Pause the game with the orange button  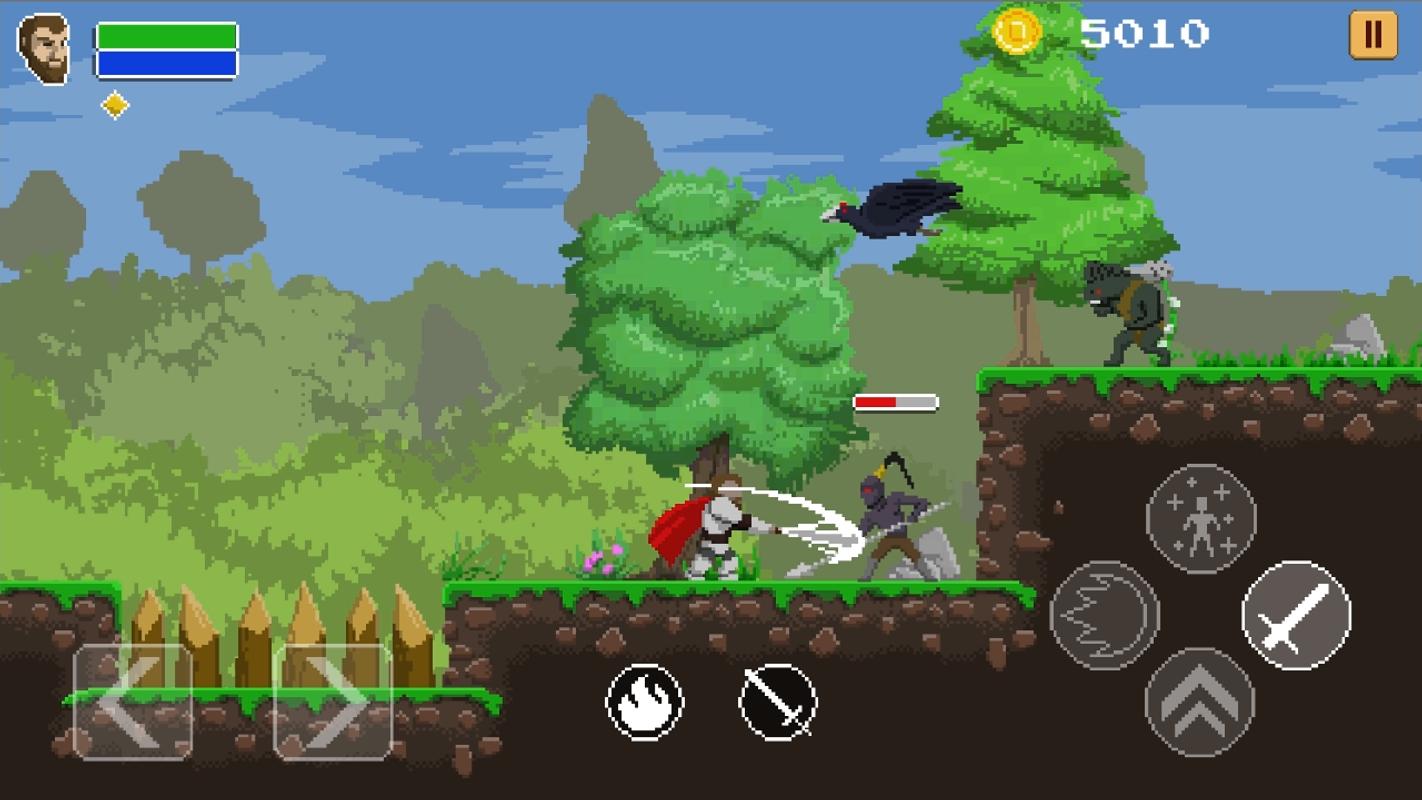[x=1372, y=36]
